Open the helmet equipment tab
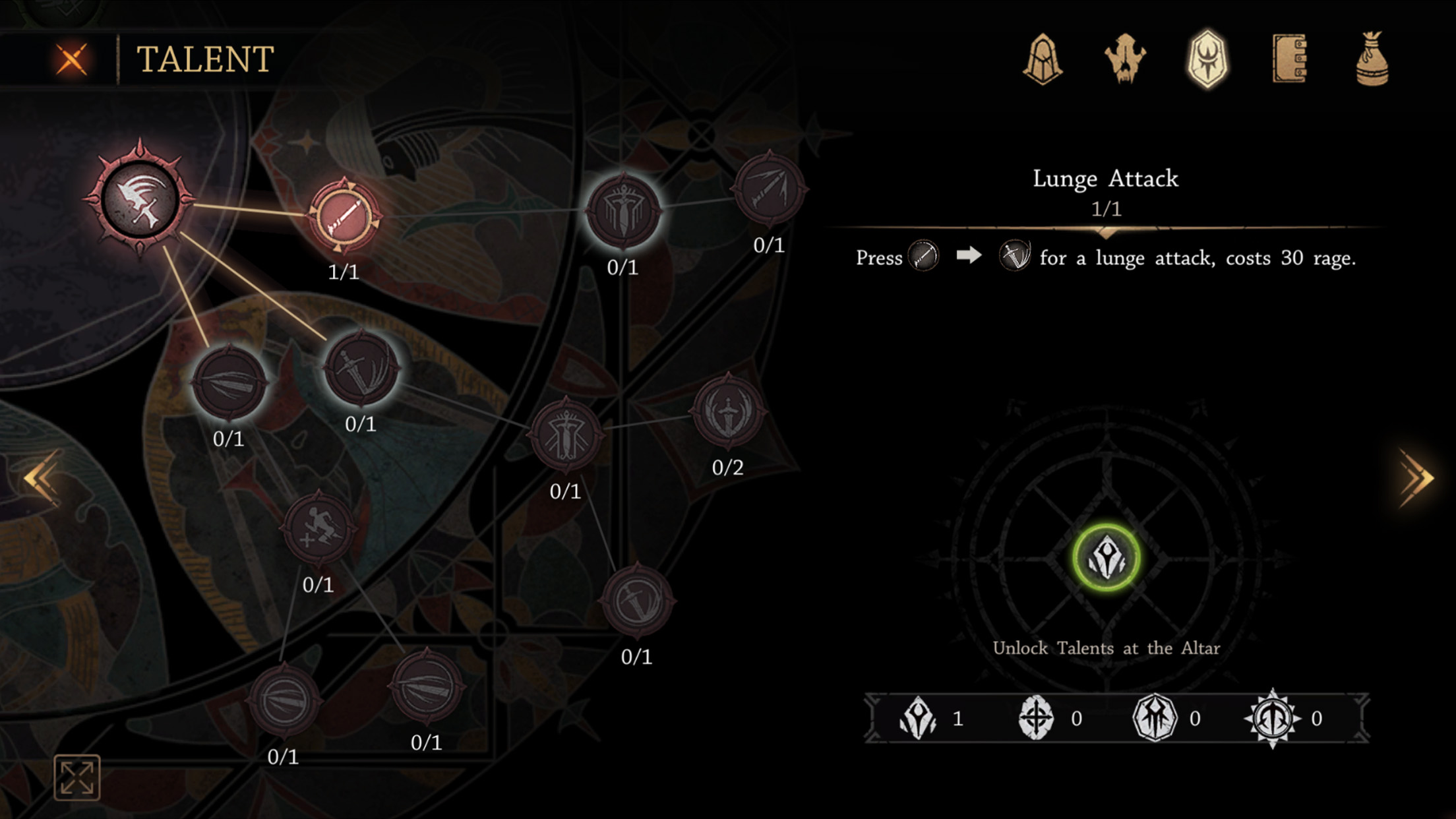Viewport: 1456px width, 819px height. coord(1043,59)
